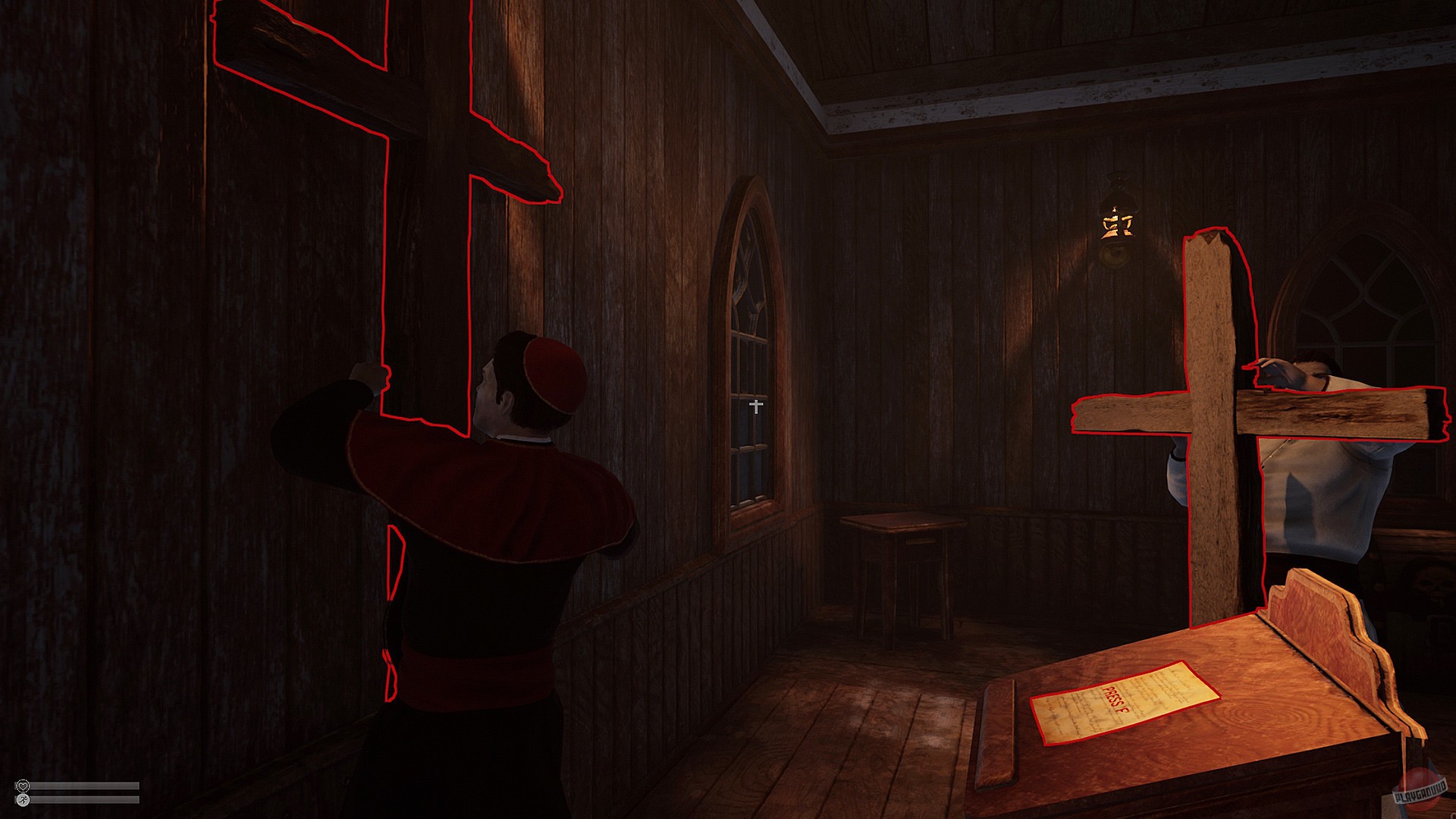
Task: Click the heart-shaped health icon
Action: pos(24,786)
